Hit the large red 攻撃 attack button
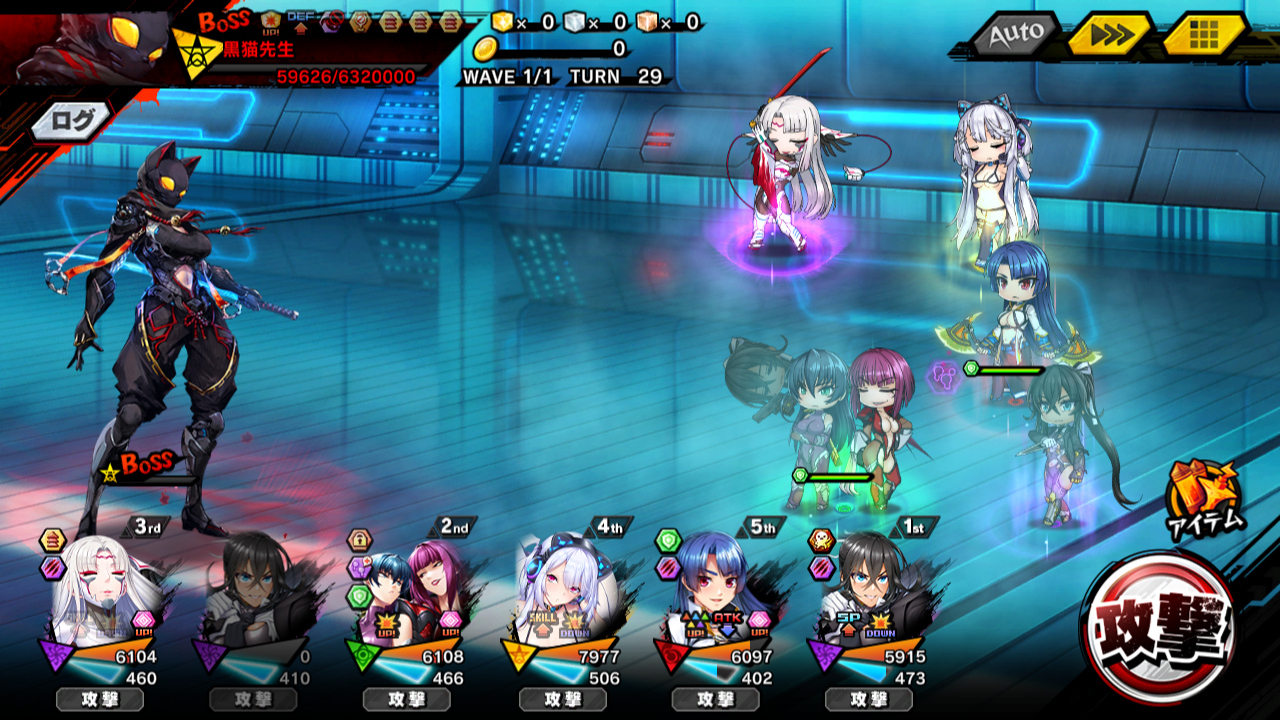 coord(1159,626)
